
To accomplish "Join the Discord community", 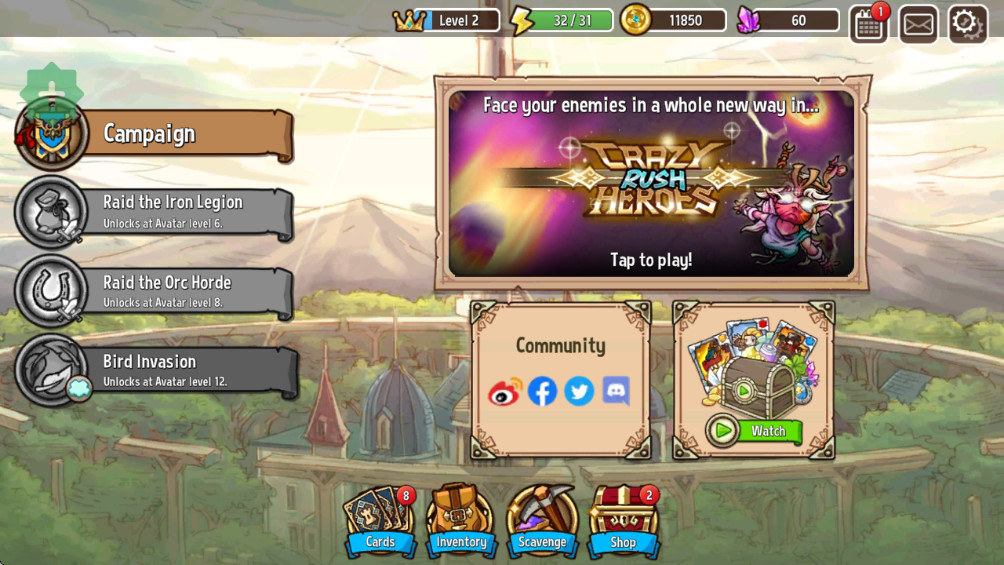I will click(x=616, y=392).
